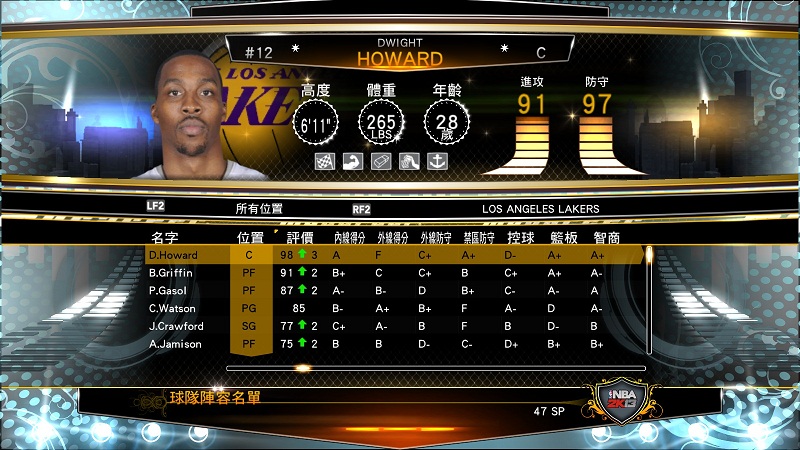Click the anchor skill icon
The image size is (800, 450).
(435, 160)
